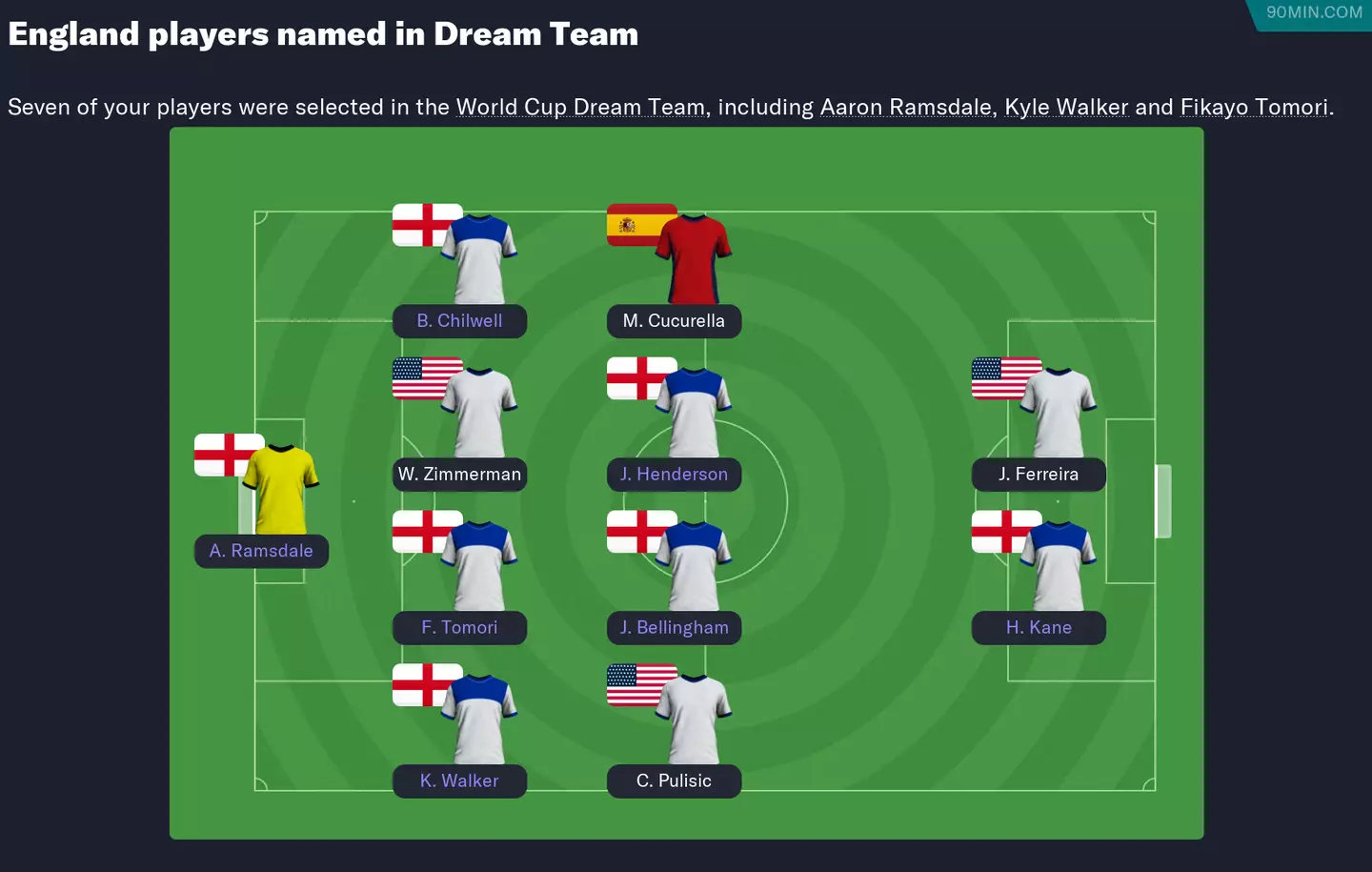The height and width of the screenshot is (872, 1372).
Task: Click the J. Henderson name plate
Action: point(674,474)
